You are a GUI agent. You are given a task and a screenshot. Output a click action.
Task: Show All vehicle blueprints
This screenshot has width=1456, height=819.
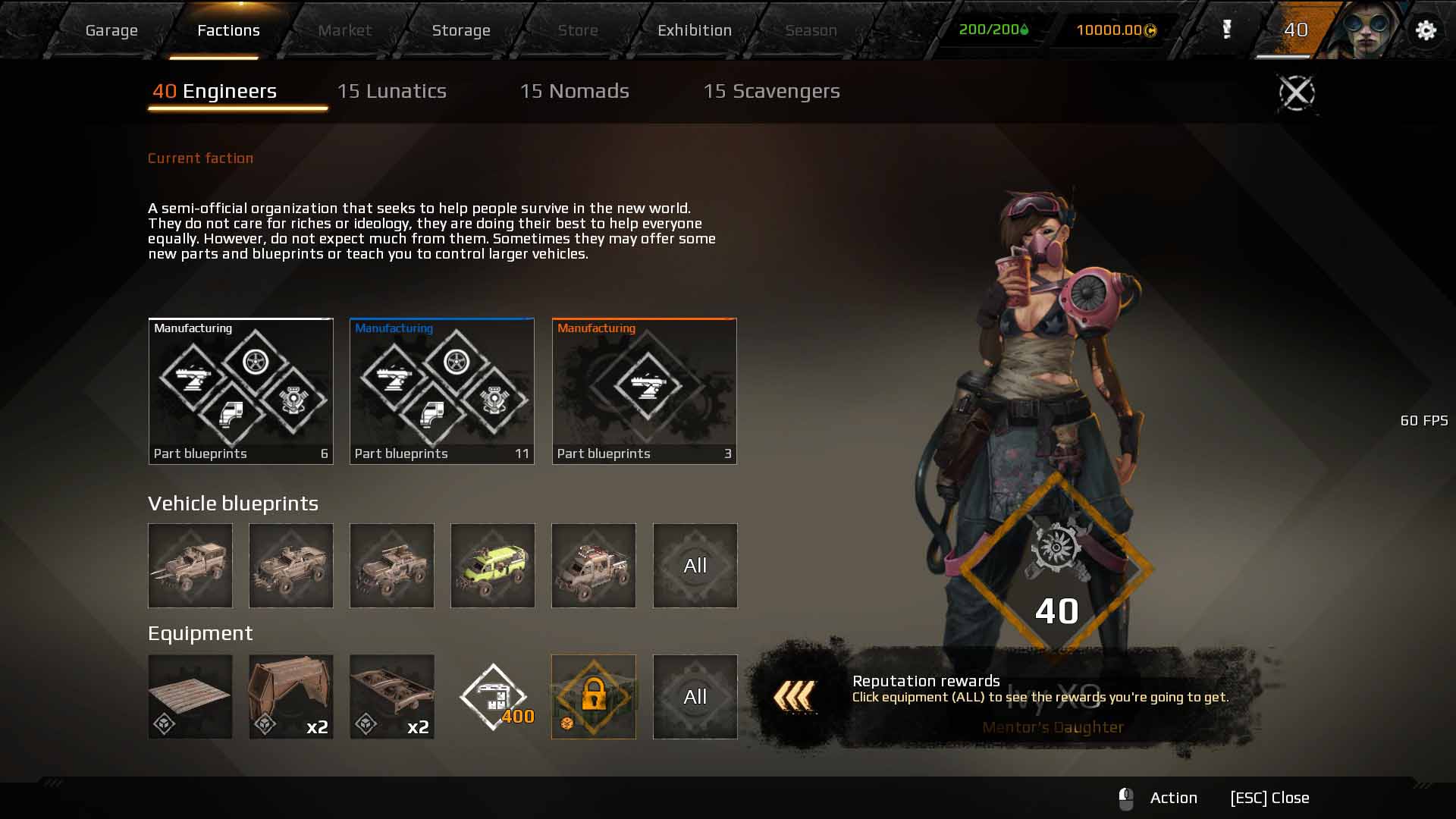tap(695, 566)
